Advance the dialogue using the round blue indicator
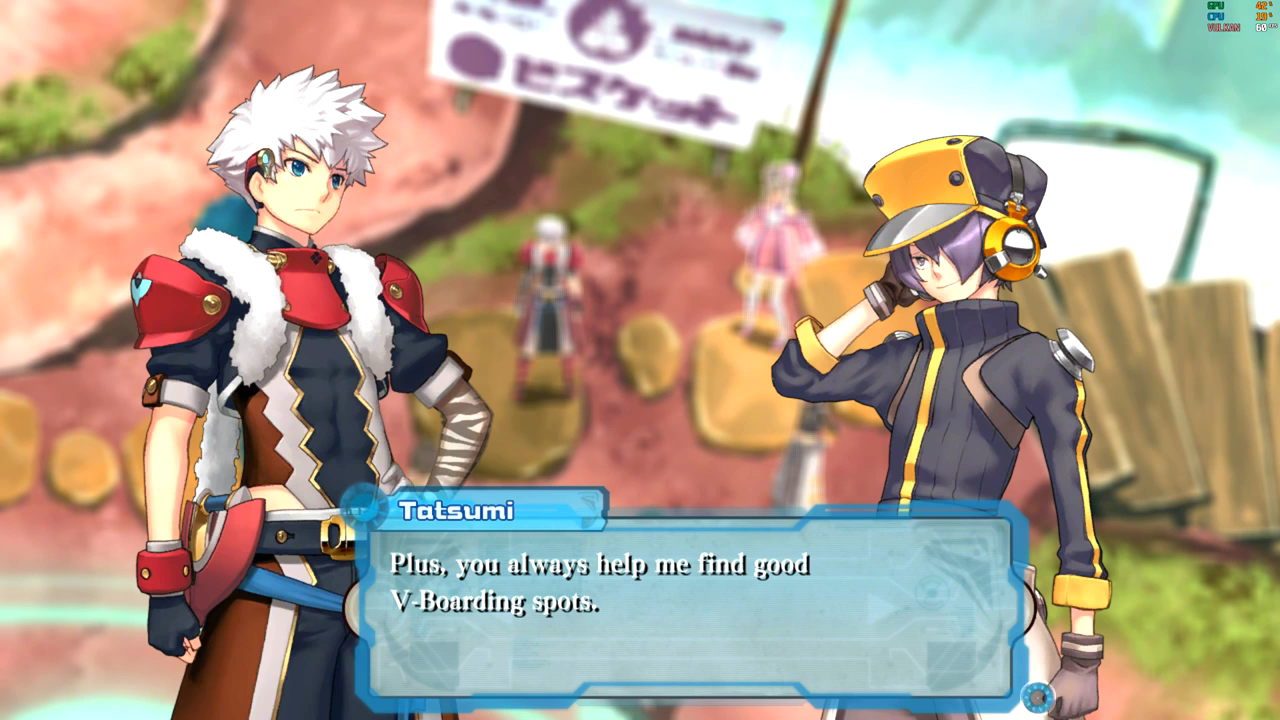The width and height of the screenshot is (1280, 720). [x=1038, y=695]
